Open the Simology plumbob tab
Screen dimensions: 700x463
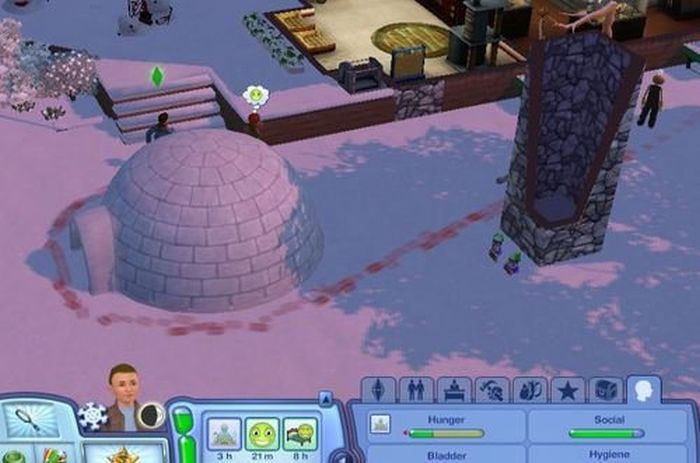tap(380, 389)
